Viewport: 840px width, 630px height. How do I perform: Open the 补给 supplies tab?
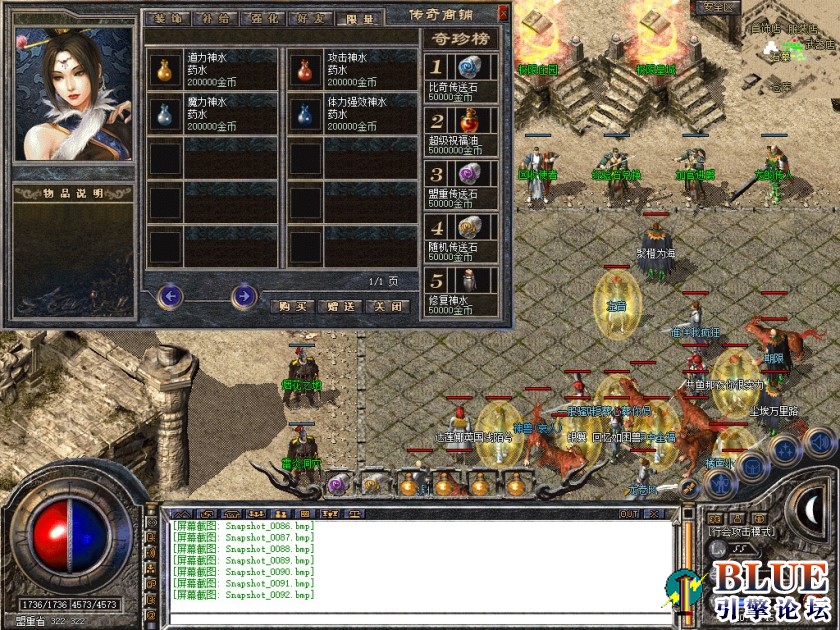[x=214, y=18]
